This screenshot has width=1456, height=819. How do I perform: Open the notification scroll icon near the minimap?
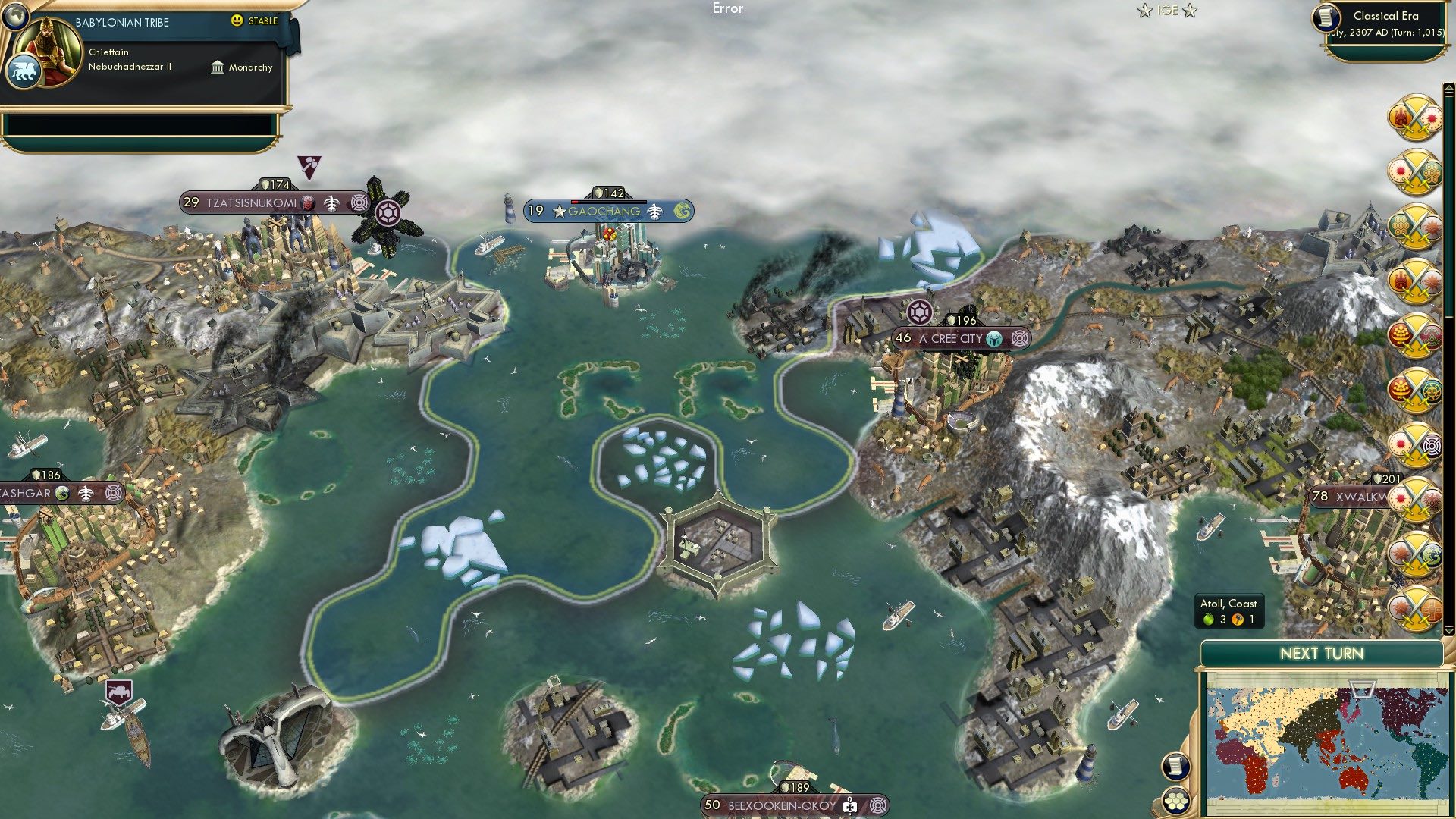[1175, 767]
